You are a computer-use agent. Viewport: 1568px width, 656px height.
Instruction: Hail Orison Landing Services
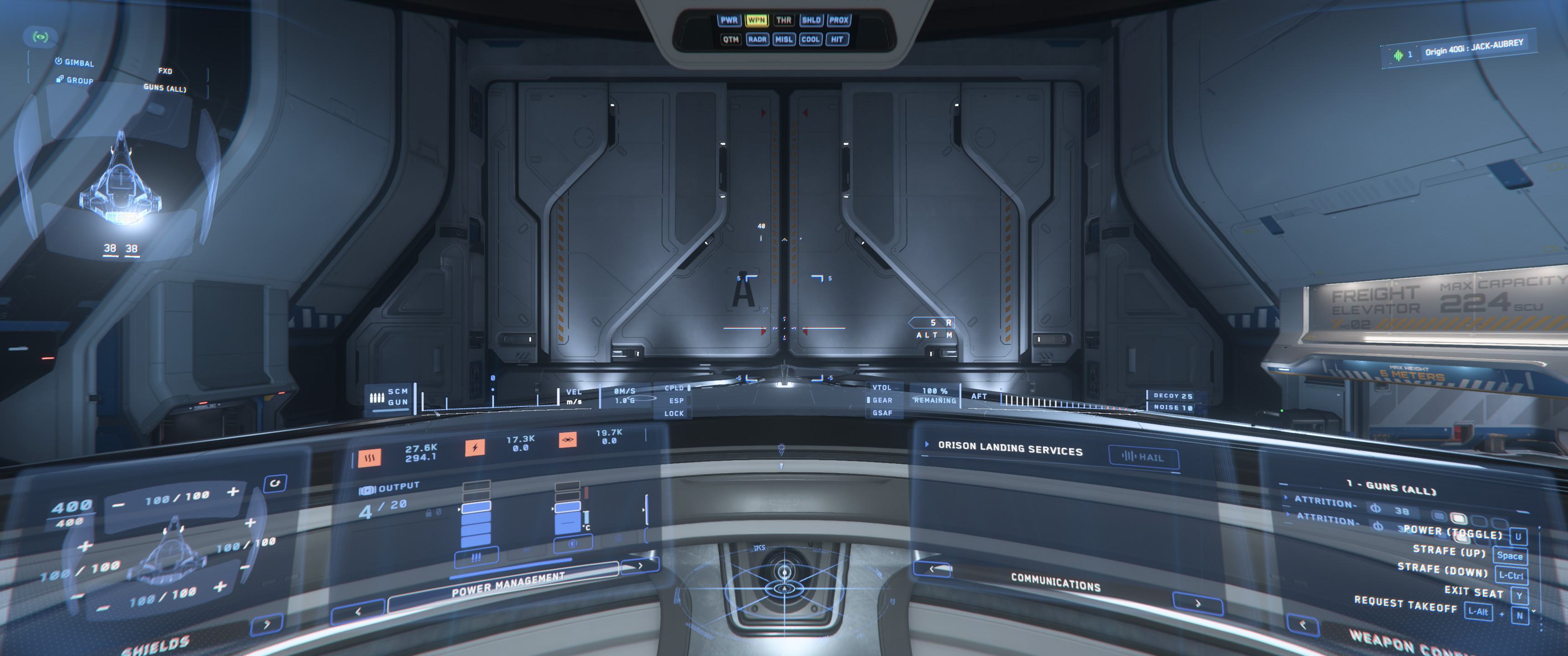(x=1143, y=457)
